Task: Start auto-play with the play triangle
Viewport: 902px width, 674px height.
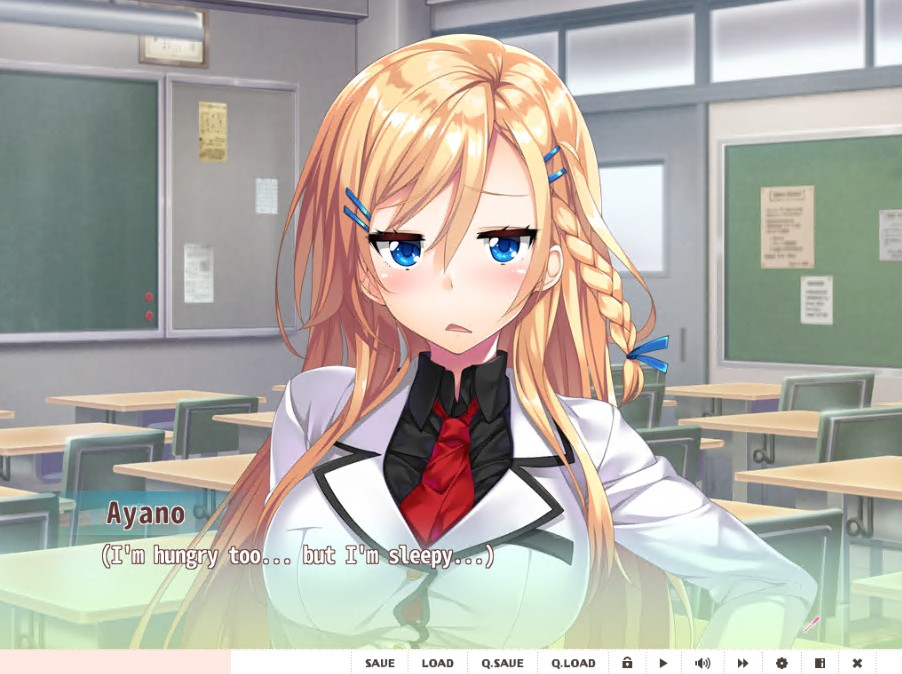Action: 662,663
